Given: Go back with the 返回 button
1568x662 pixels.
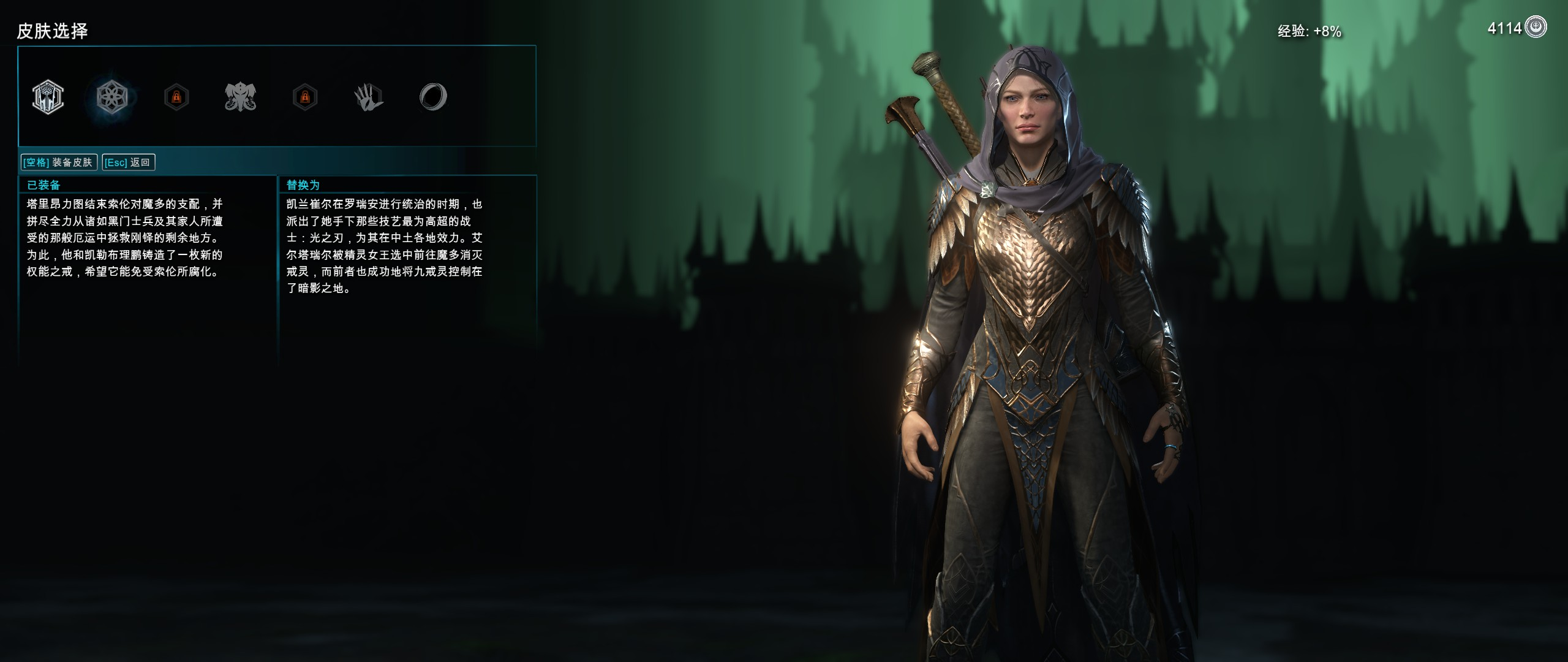Looking at the screenshot, I should click(128, 162).
